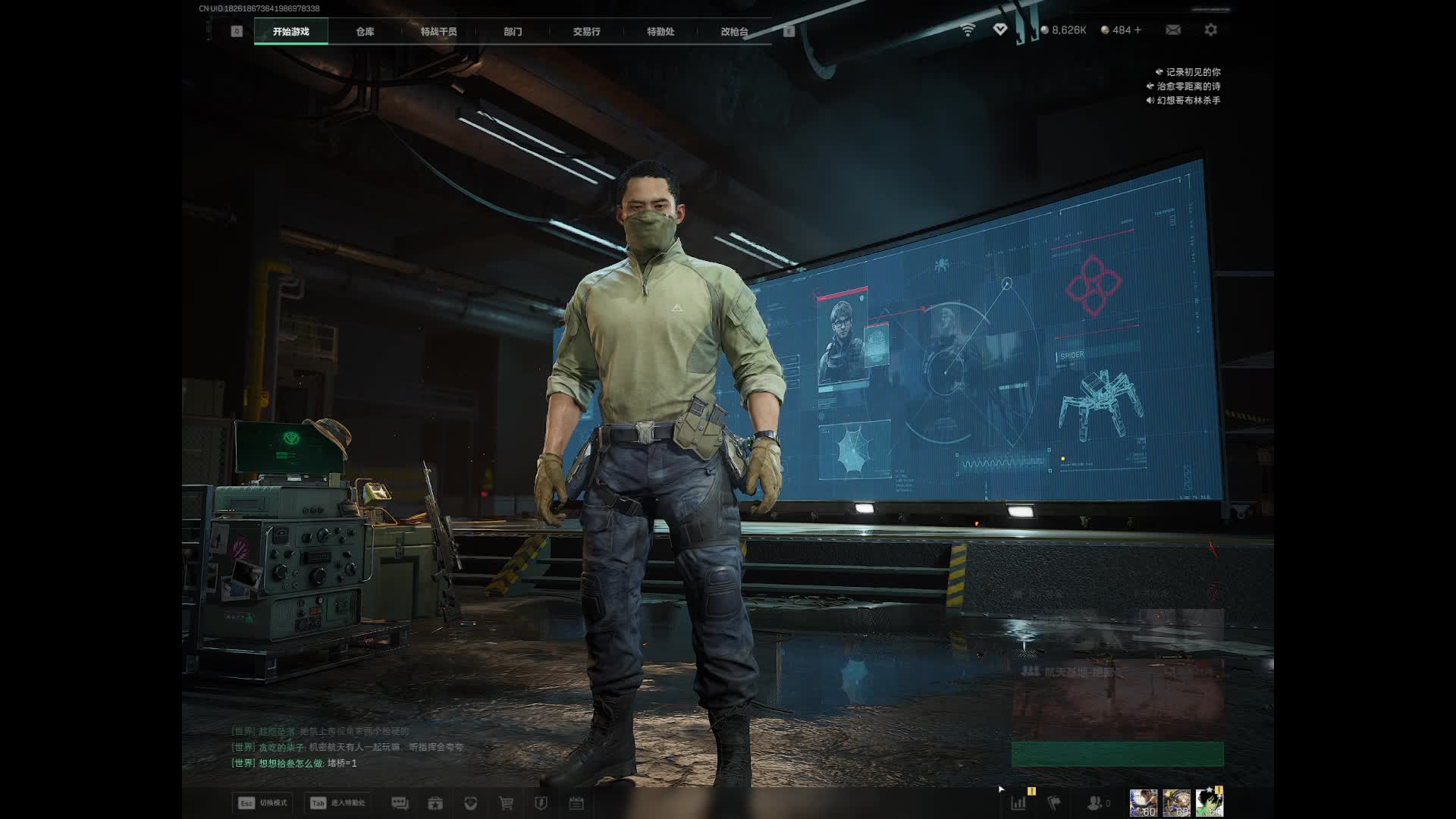Image resolution: width=1456 pixels, height=819 pixels.
Task: Open the calendar events icon
Action: 576,803
